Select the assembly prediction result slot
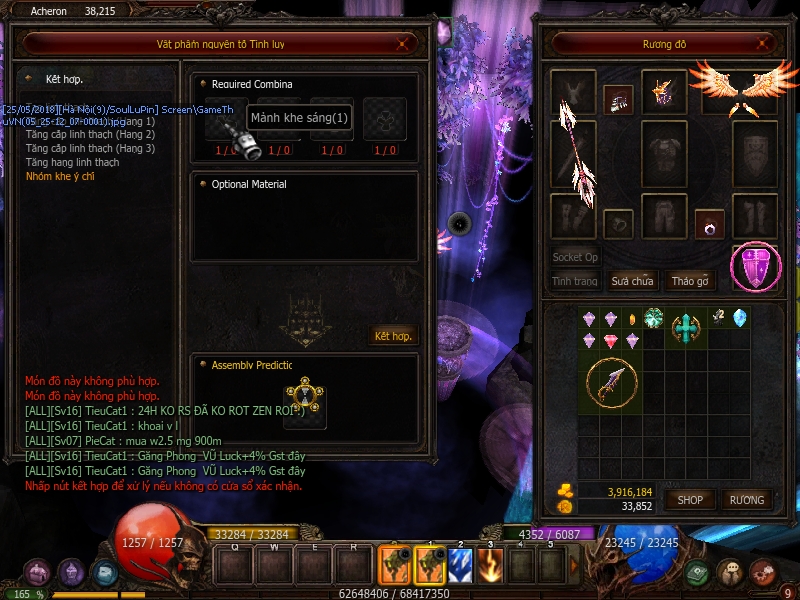Image resolution: width=800 pixels, height=600 pixels. pyautogui.click(x=303, y=399)
